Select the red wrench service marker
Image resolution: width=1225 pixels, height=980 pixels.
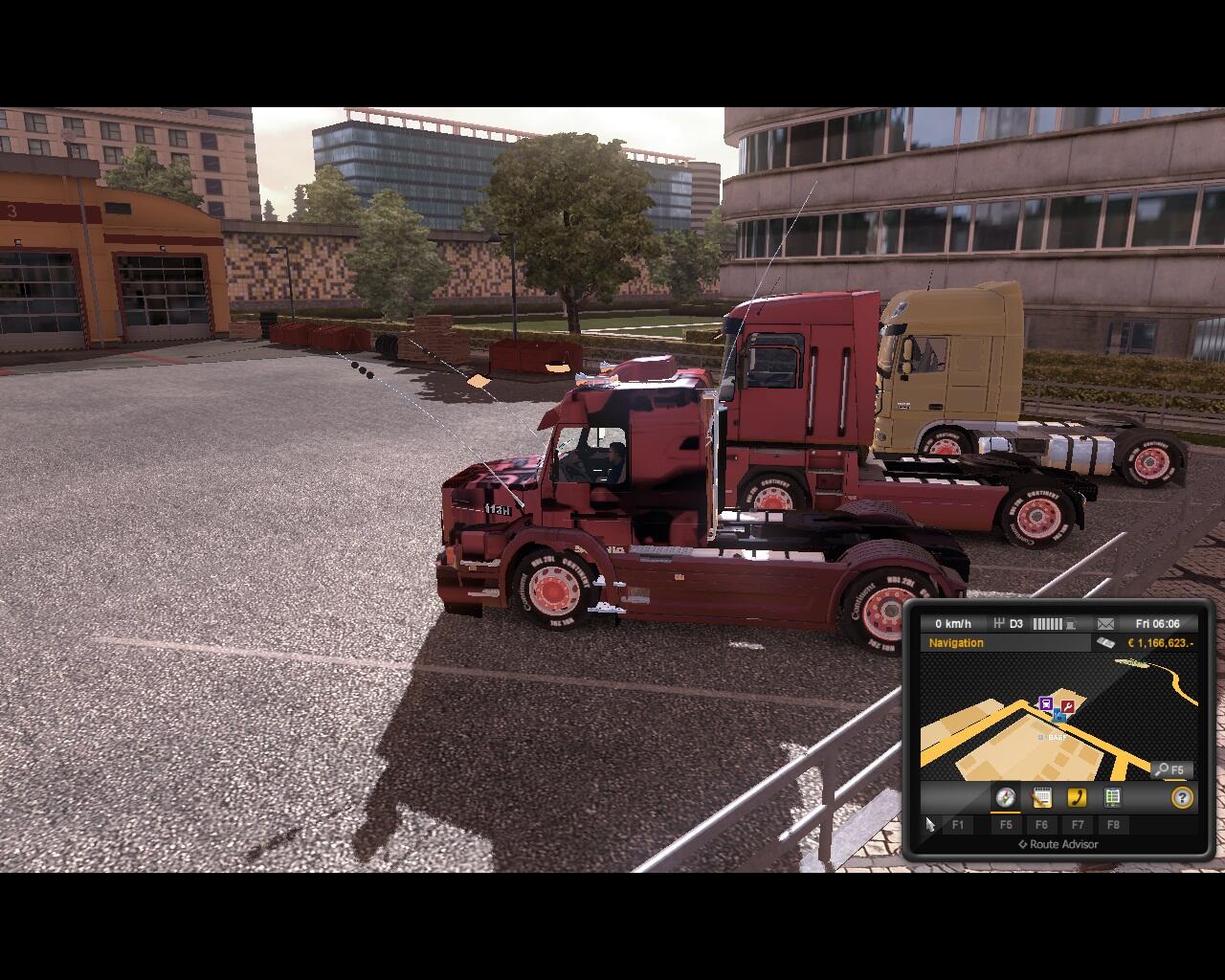(x=1068, y=706)
